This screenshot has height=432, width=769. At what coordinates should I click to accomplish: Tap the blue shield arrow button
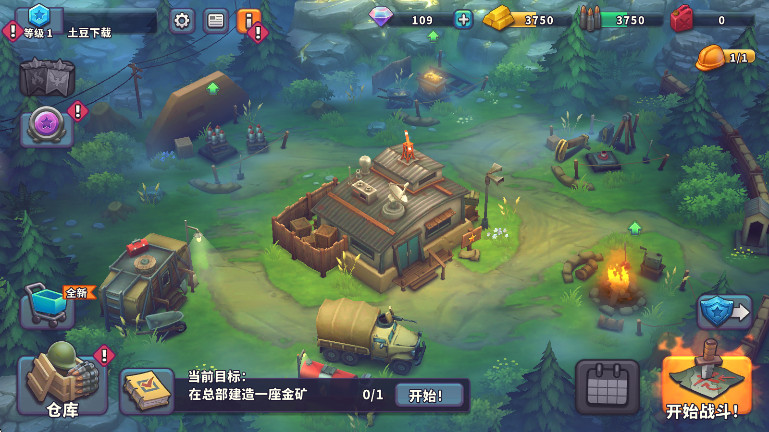(x=723, y=312)
